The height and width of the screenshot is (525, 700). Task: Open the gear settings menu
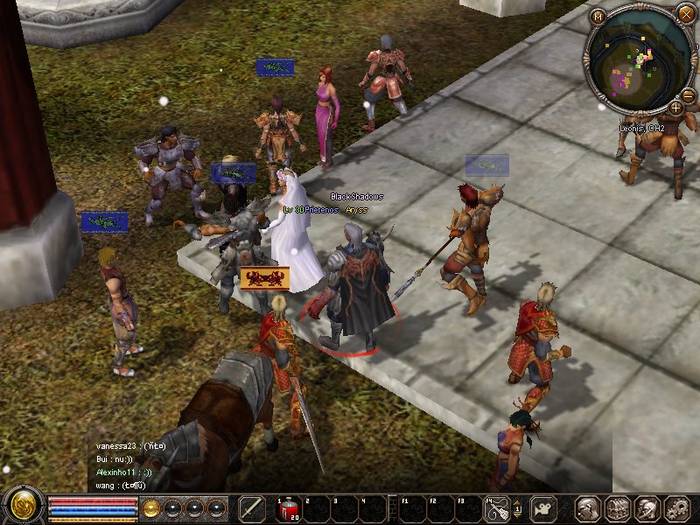click(675, 508)
